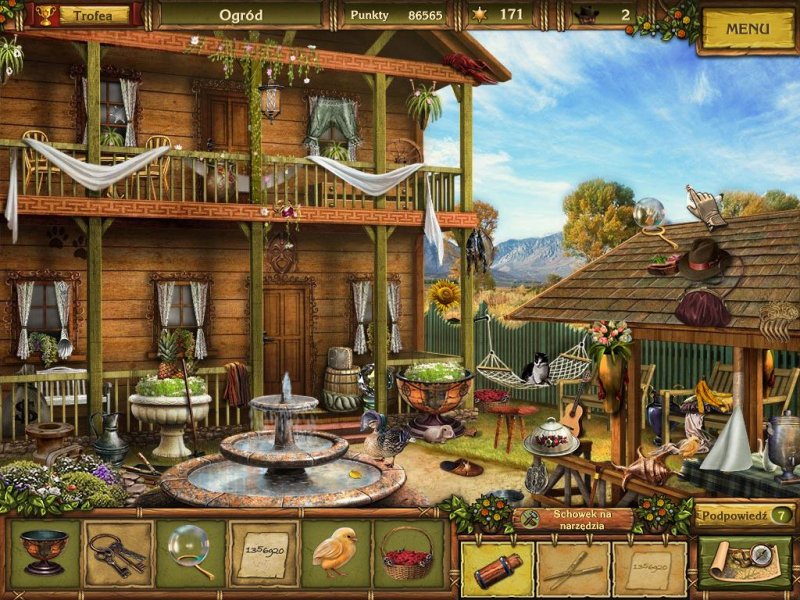The width and height of the screenshot is (800, 600).
Task: Open the MENU button
Action: [747, 29]
